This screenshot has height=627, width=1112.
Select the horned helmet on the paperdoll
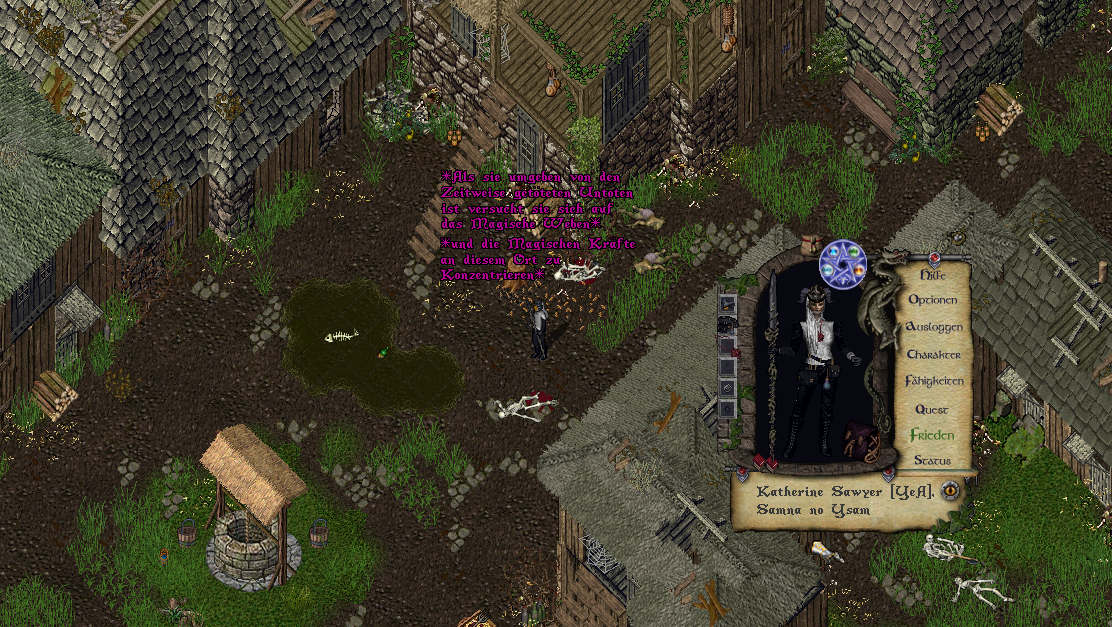coord(813,294)
